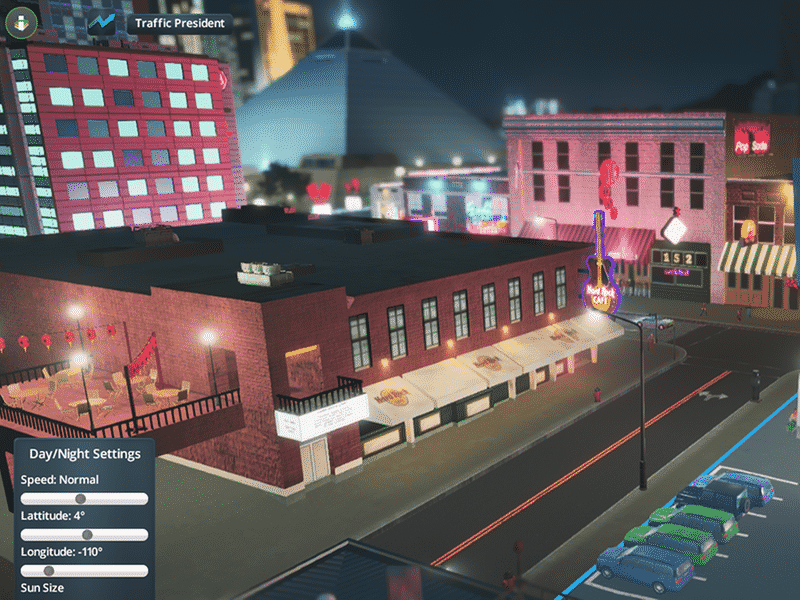Click the Traffic President button
The height and width of the screenshot is (600, 800).
tap(180, 22)
